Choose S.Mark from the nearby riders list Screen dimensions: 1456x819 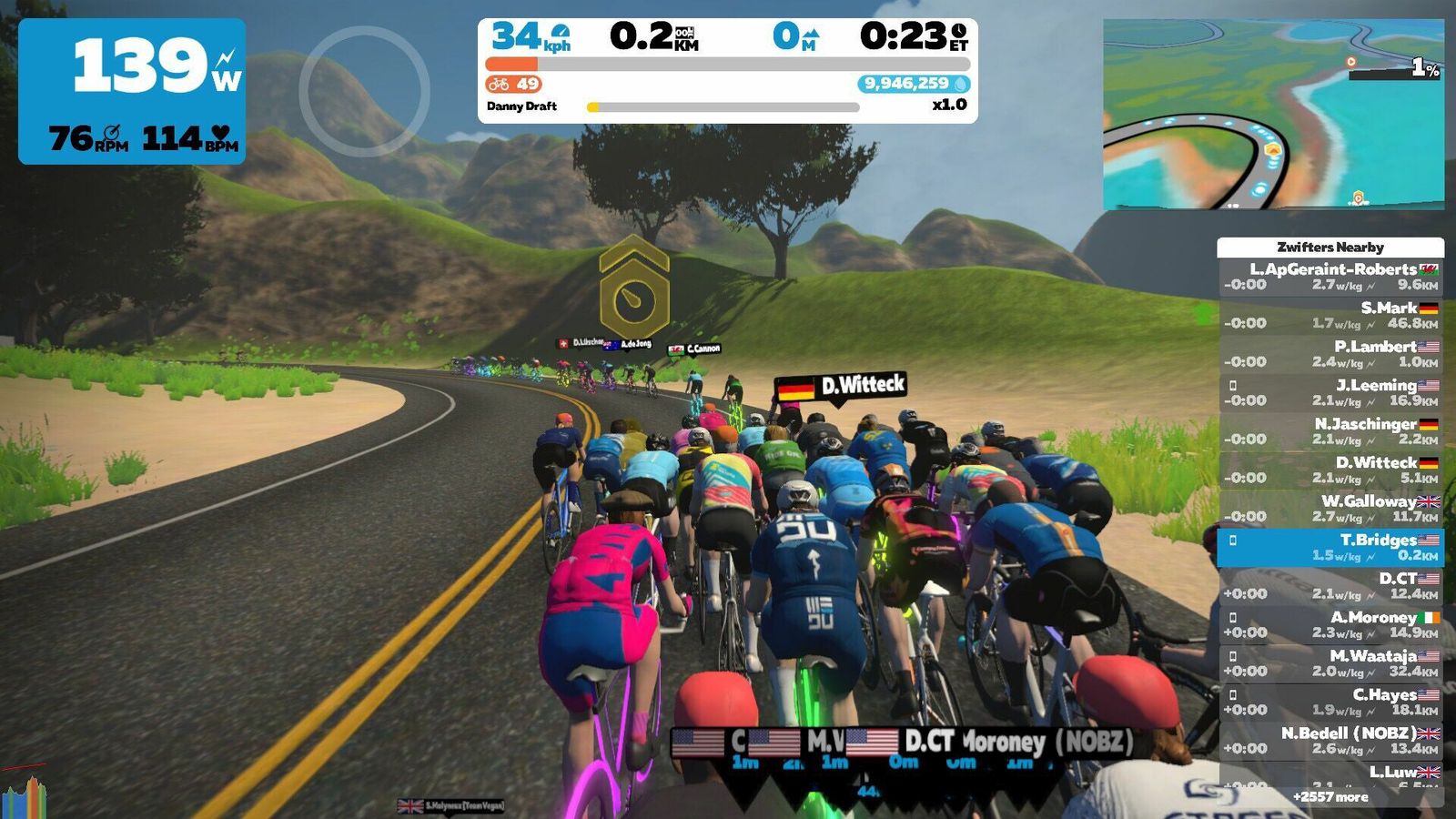coord(1330,315)
